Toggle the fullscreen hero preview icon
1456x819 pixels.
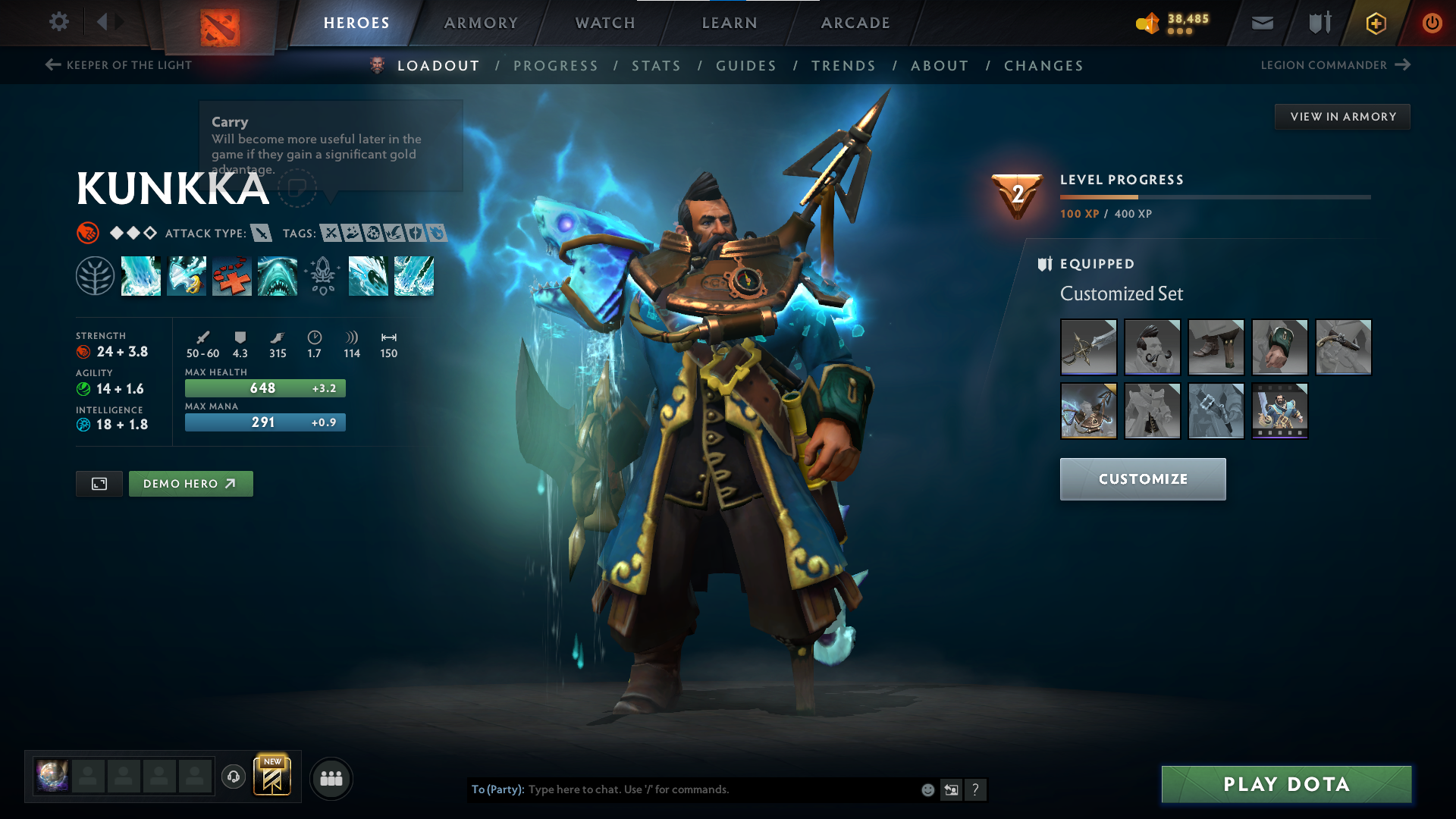click(99, 483)
